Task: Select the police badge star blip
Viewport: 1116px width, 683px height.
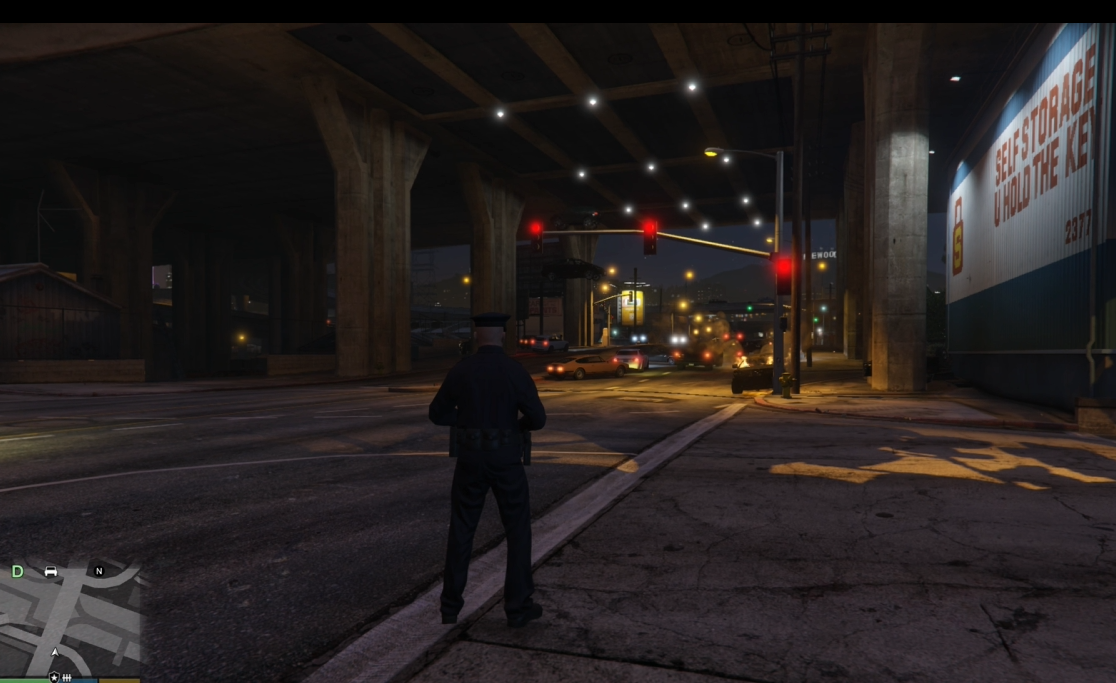Action: [x=54, y=677]
